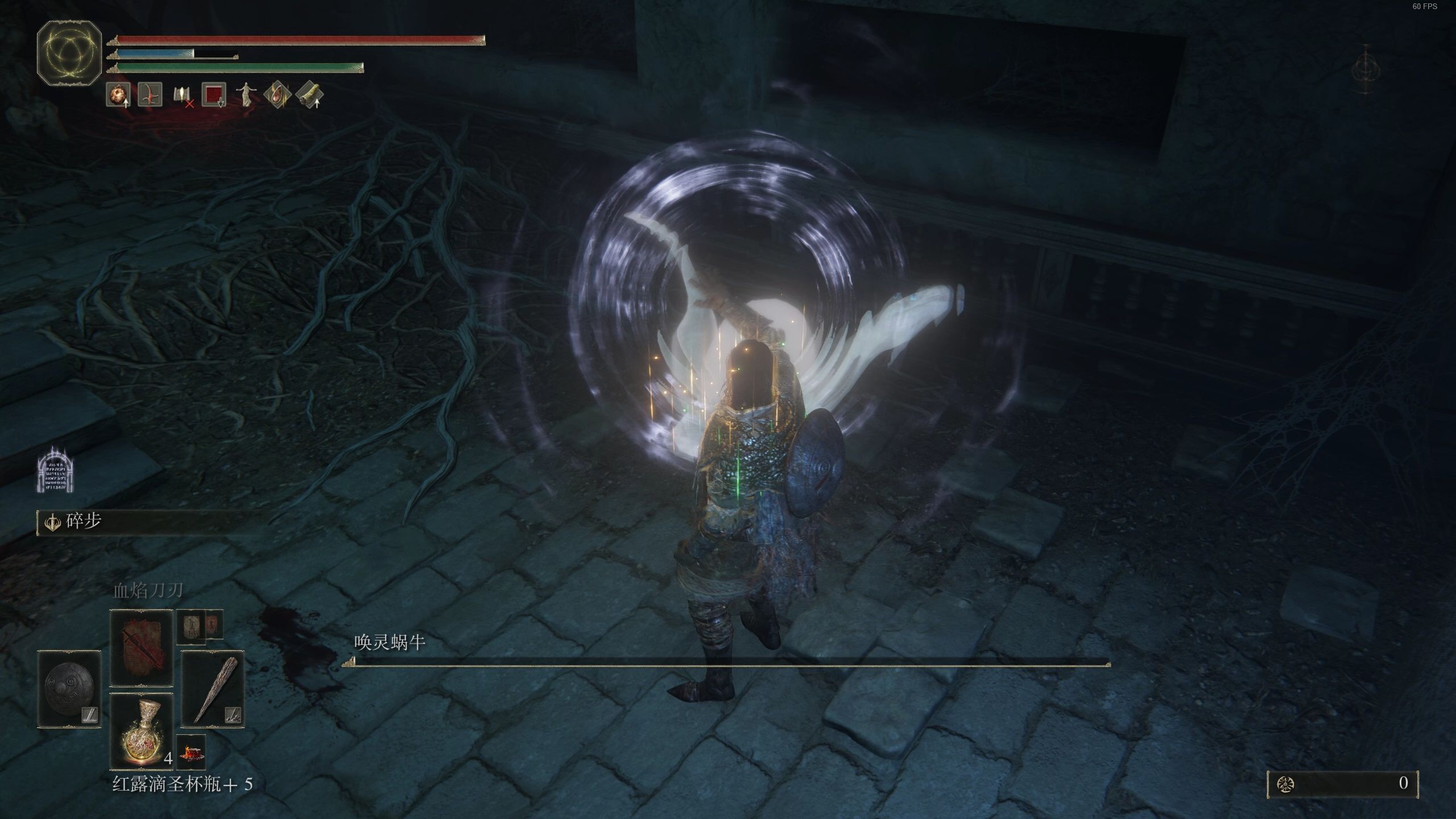Inspect the fiery orb buff icon
The image size is (1456, 819).
118,94
